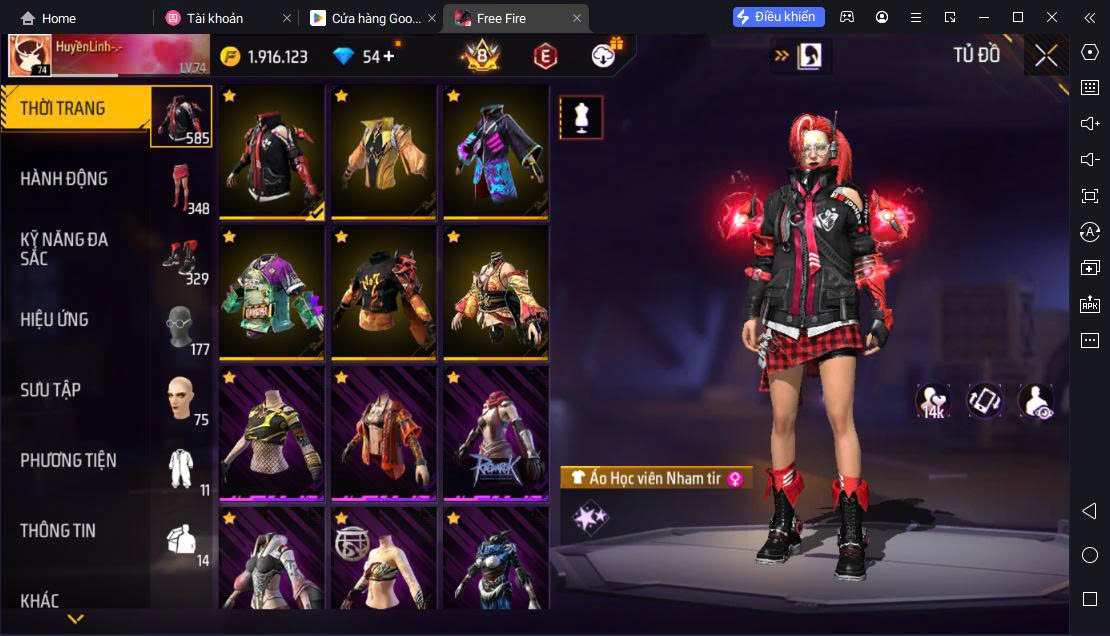Click the rank 8 star badge
1110x636 pixels.
pos(480,56)
